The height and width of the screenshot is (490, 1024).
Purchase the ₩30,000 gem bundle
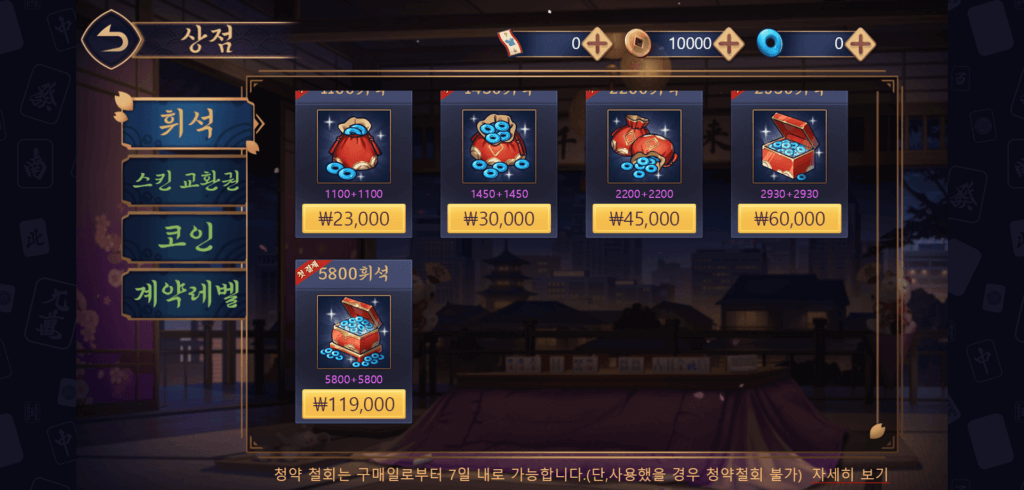coord(498,218)
